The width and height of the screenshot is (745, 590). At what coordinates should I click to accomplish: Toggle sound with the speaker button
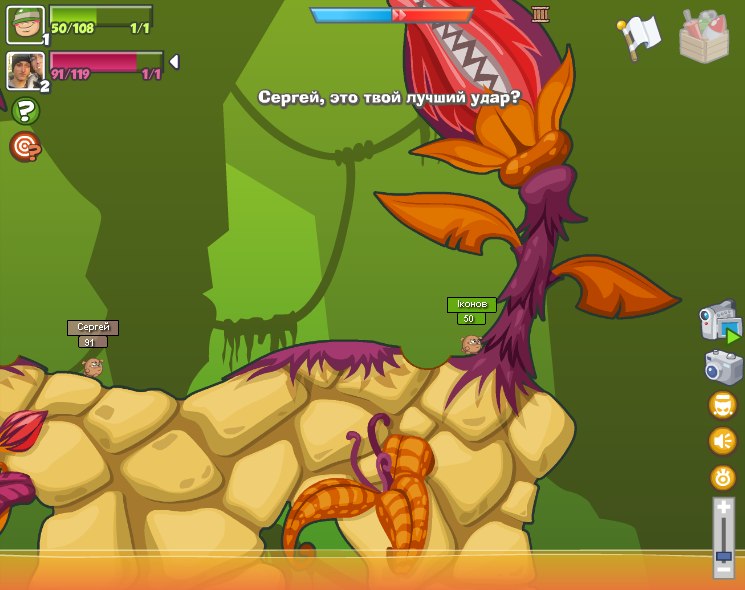pyautogui.click(x=723, y=441)
